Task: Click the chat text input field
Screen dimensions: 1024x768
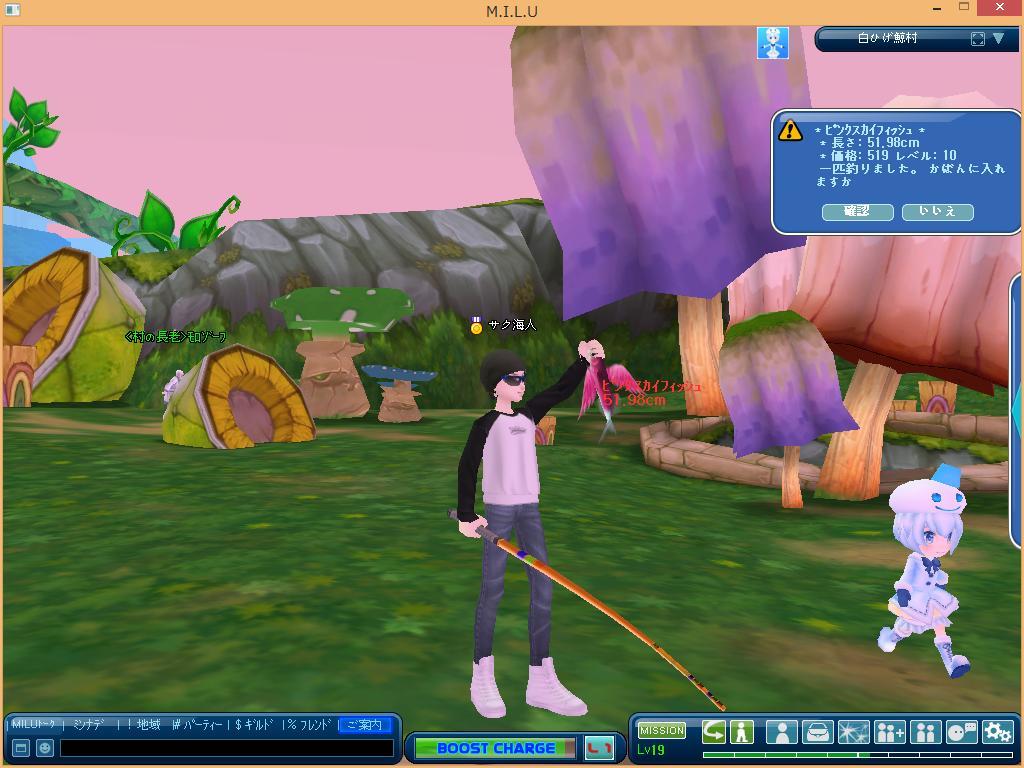Action: point(226,748)
